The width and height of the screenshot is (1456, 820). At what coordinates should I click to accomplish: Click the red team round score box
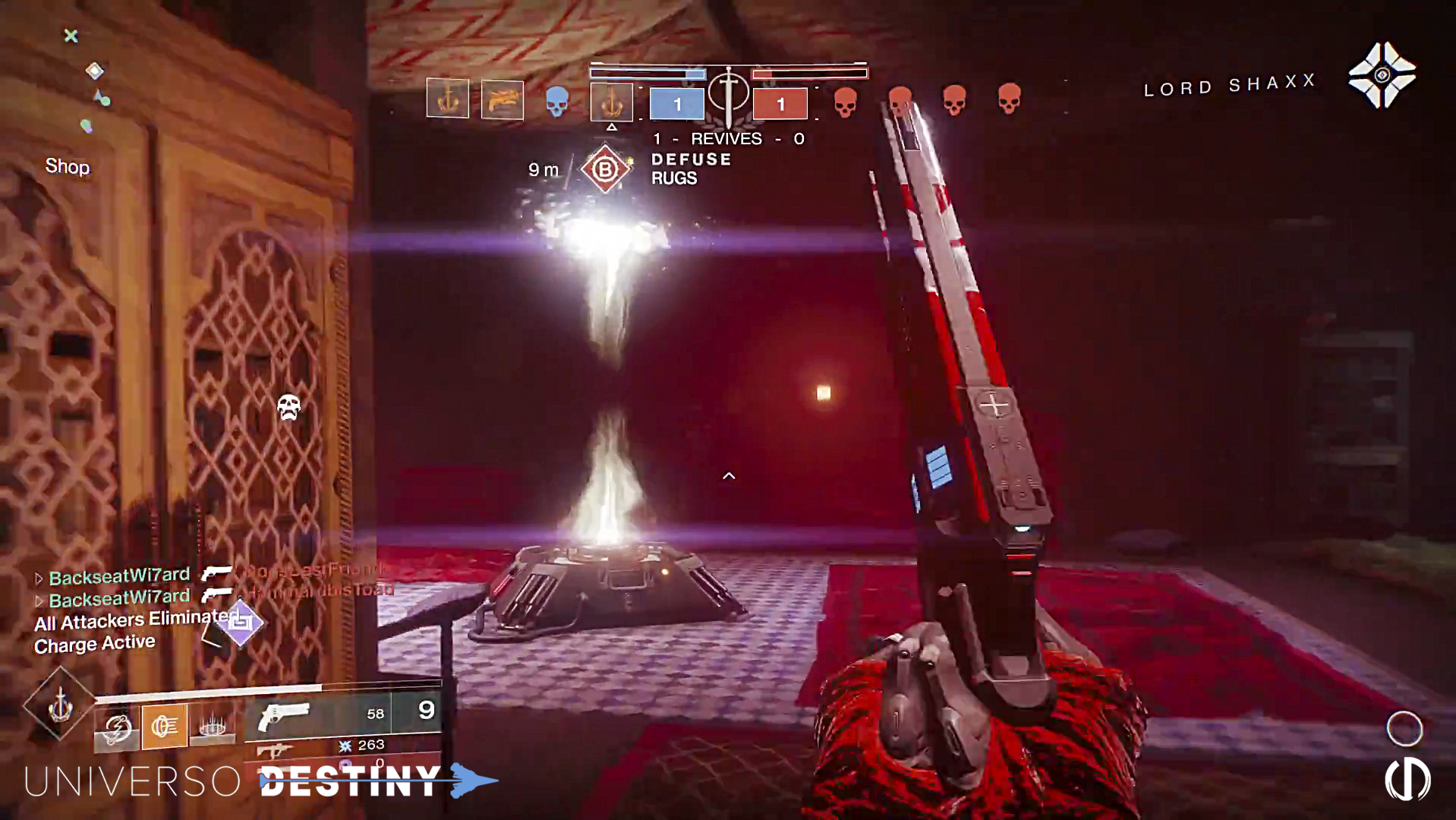780,104
